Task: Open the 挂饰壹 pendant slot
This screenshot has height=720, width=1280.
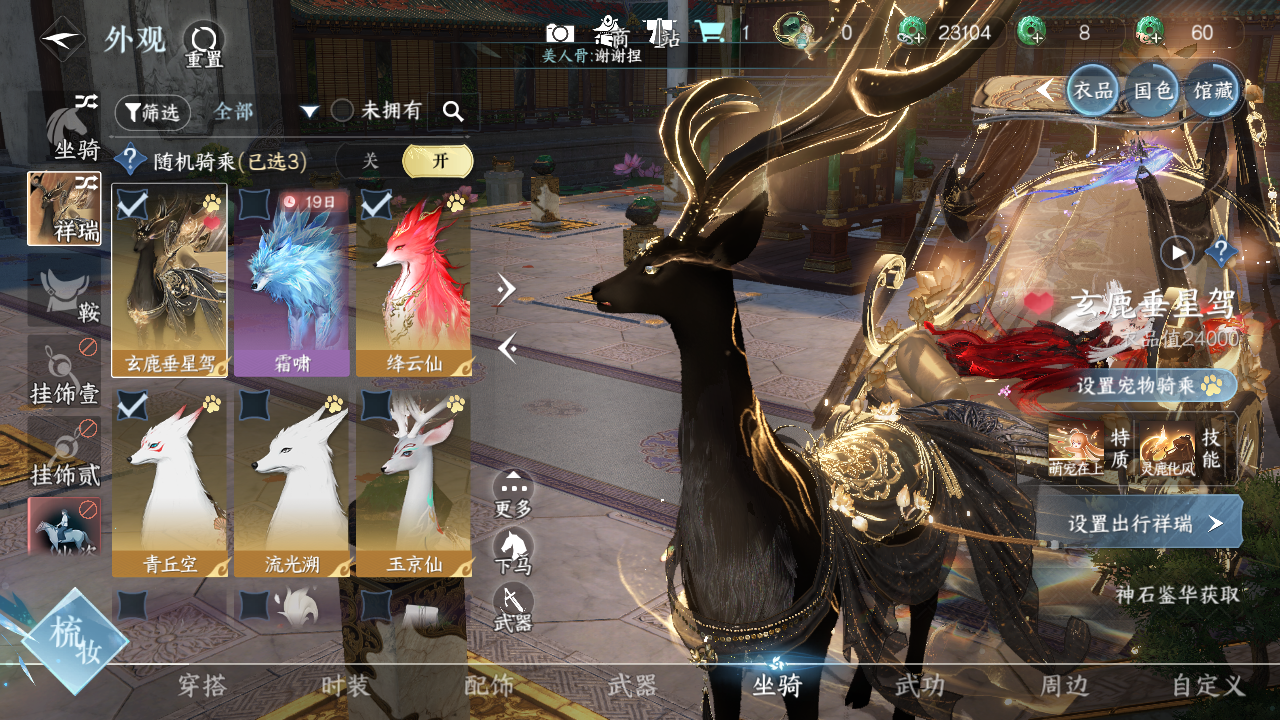Action: coord(64,371)
